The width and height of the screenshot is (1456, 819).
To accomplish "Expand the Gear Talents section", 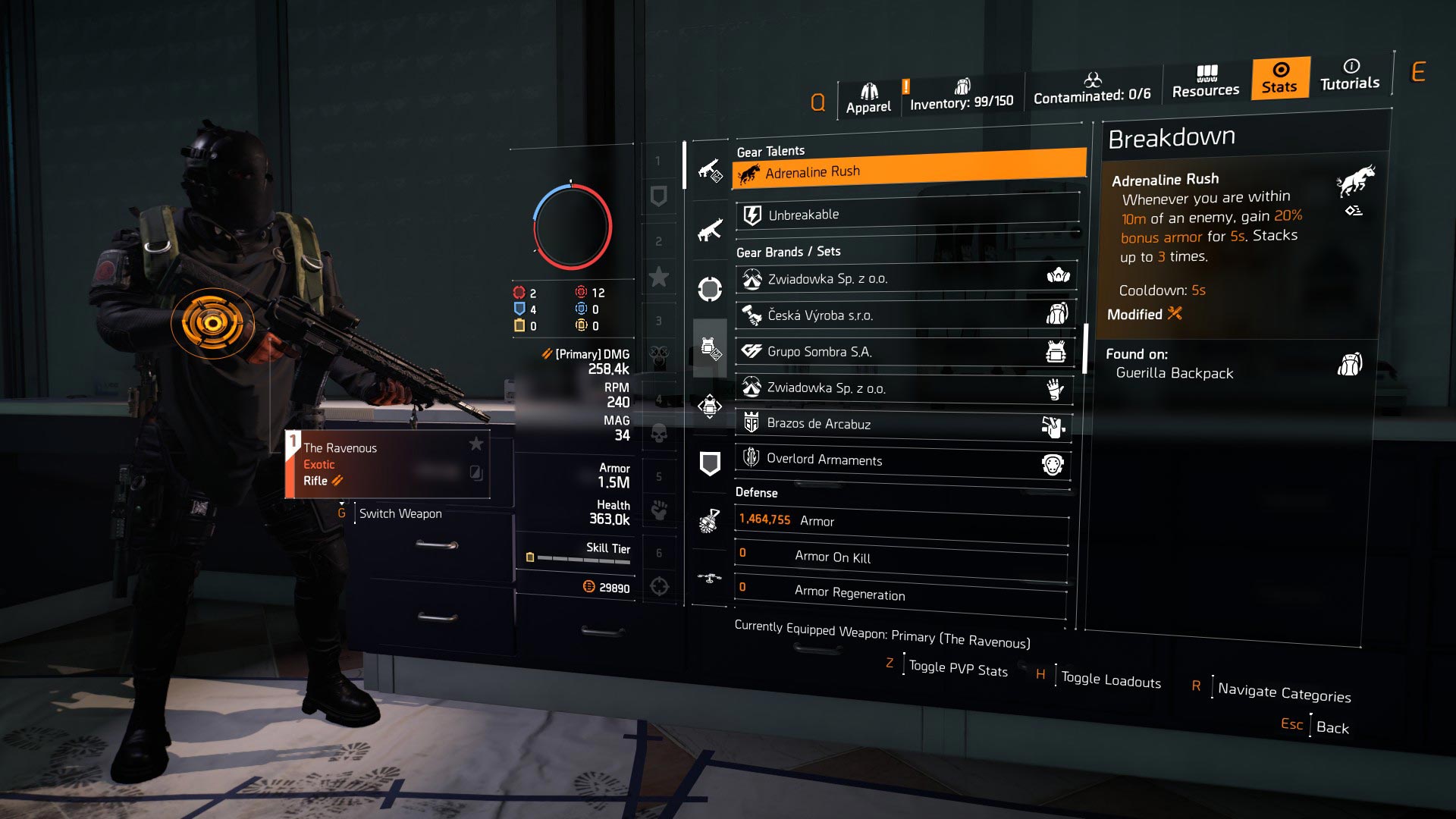I will pos(770,152).
